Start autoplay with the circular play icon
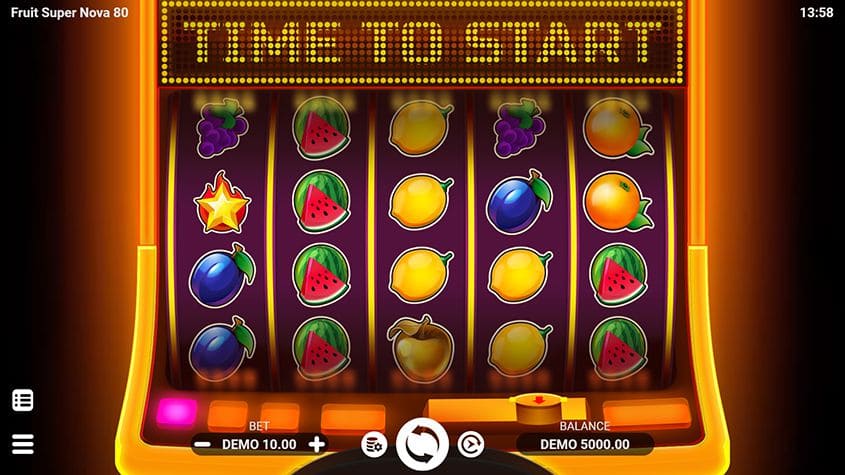Screen dimensions: 845x475 [470, 444]
